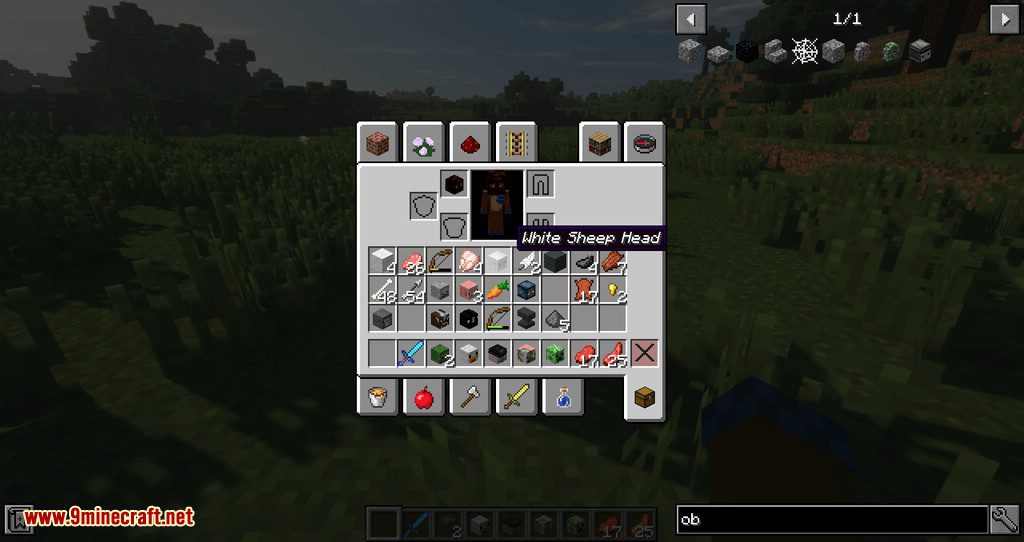The height and width of the screenshot is (542, 1024).
Task: Click the Destroy Item X slot
Action: (x=644, y=353)
